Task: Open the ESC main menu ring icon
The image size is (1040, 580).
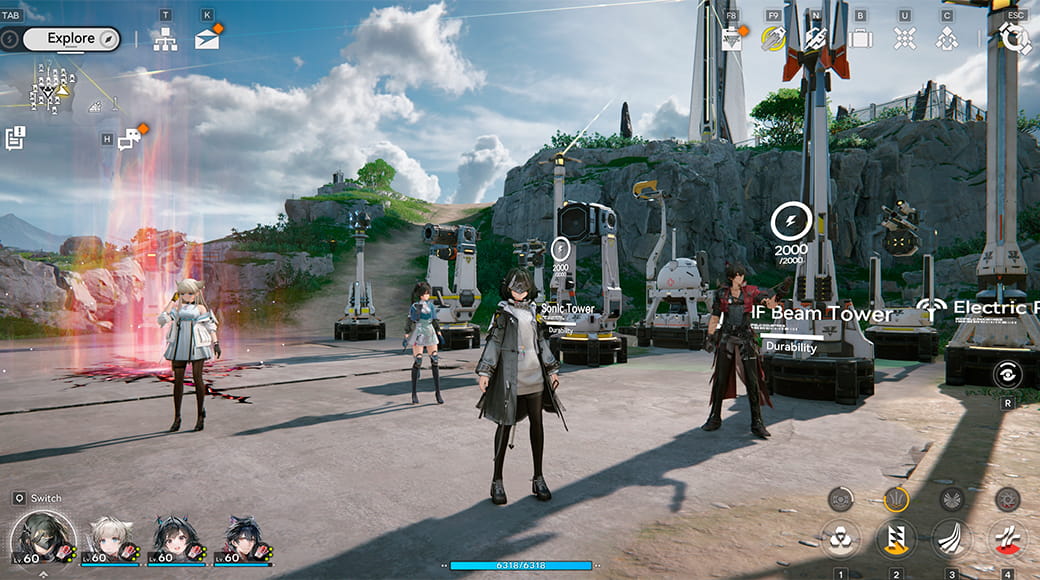Action: pyautogui.click(x=1015, y=38)
